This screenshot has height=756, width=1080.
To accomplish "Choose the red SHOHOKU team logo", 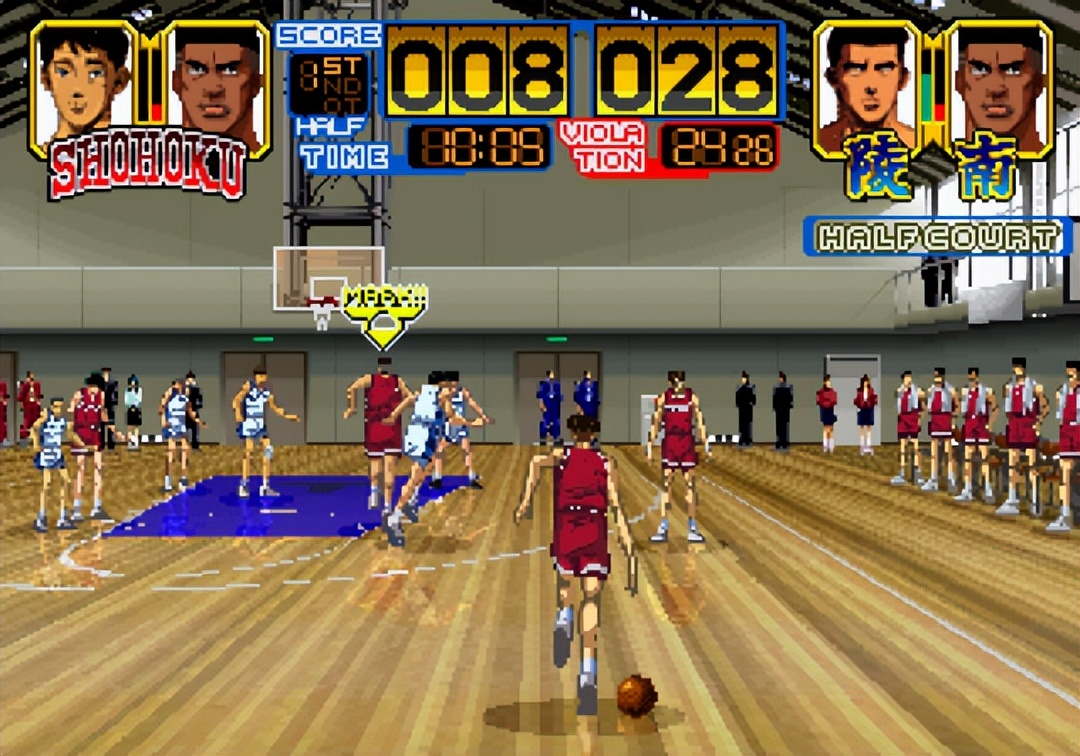I will pos(147,170).
